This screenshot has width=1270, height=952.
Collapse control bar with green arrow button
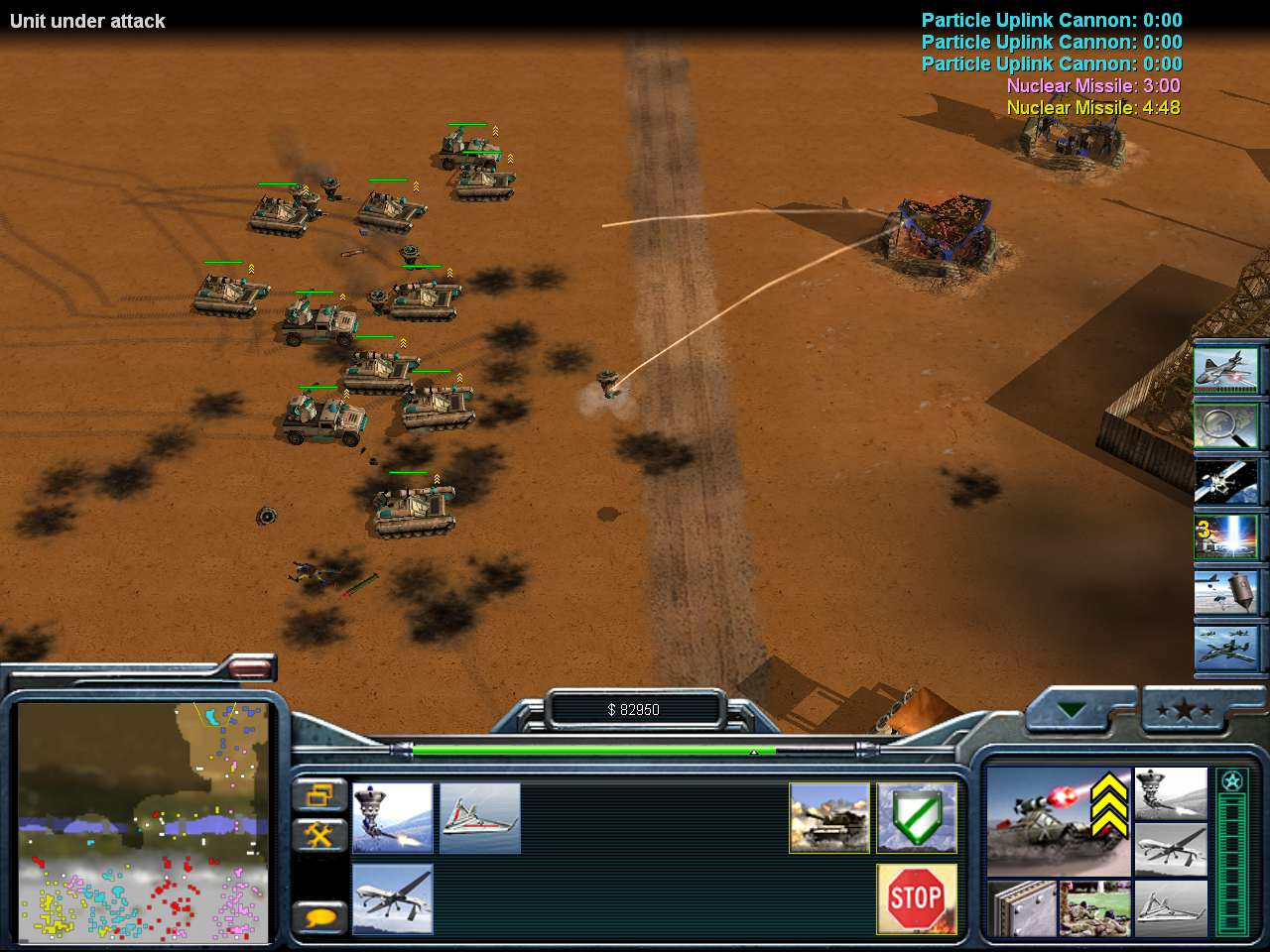[x=1071, y=710]
